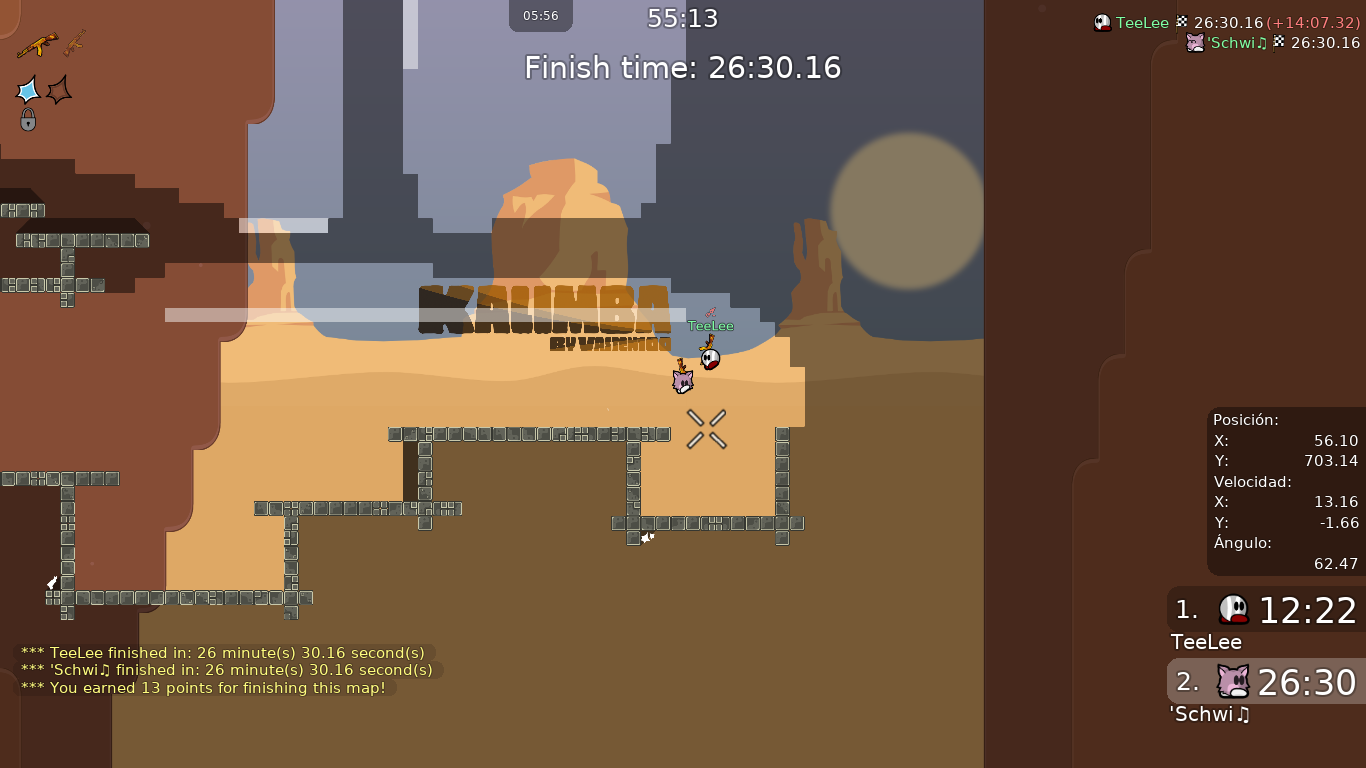The image size is (1366, 768).
Task: Click TeeLee's finish entry in the top-right list
Action: [1226, 23]
